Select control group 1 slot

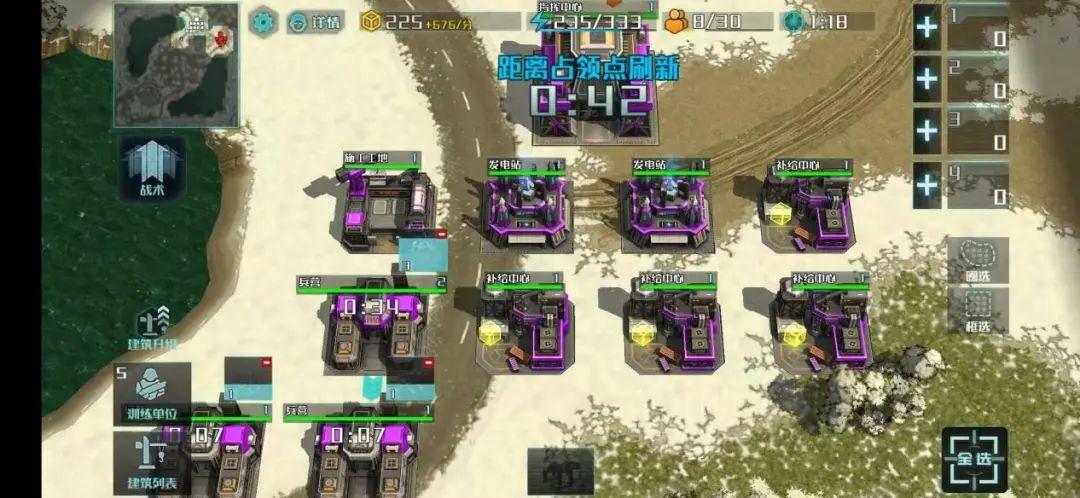[978, 28]
